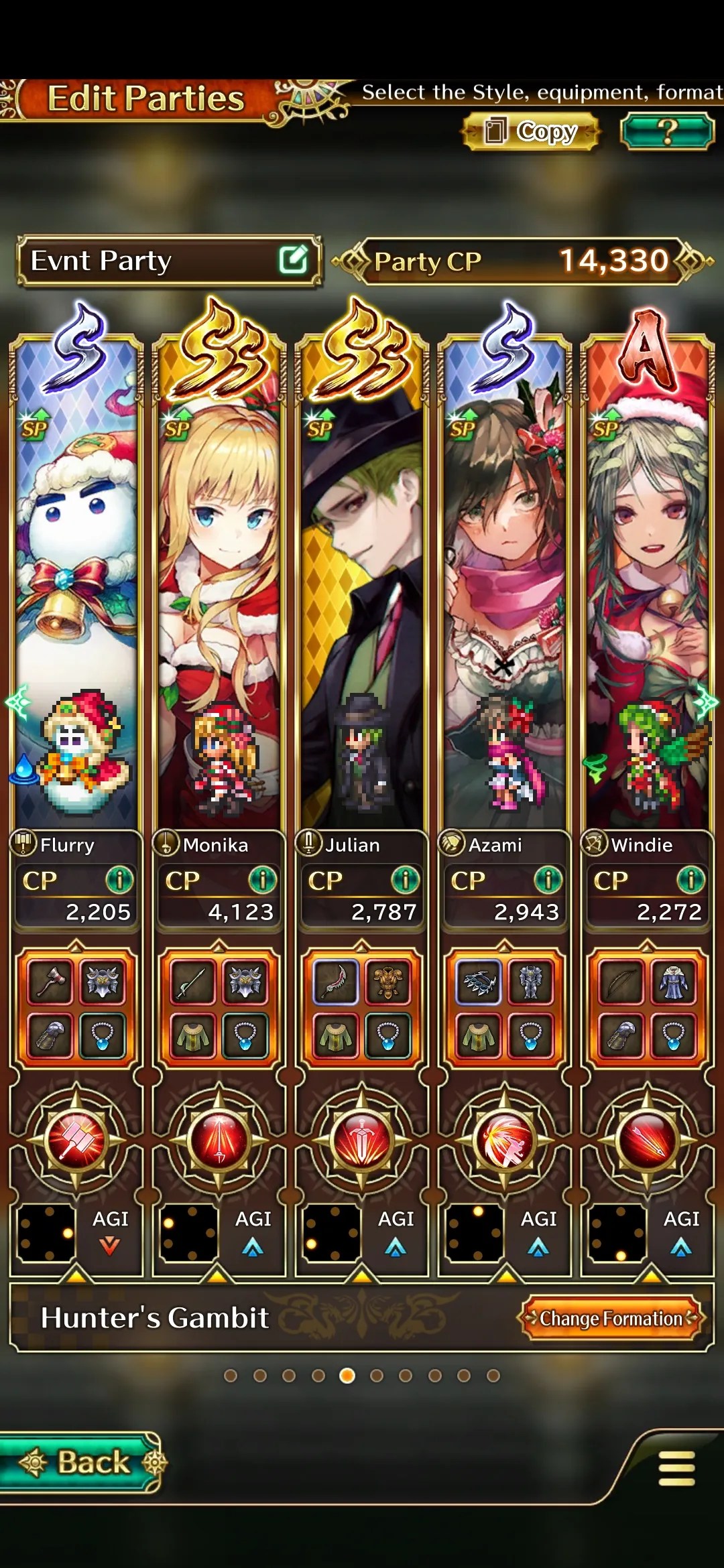Open Julian's equipment panel
This screenshot has width=724, height=1568.
pyautogui.click(x=362, y=1008)
